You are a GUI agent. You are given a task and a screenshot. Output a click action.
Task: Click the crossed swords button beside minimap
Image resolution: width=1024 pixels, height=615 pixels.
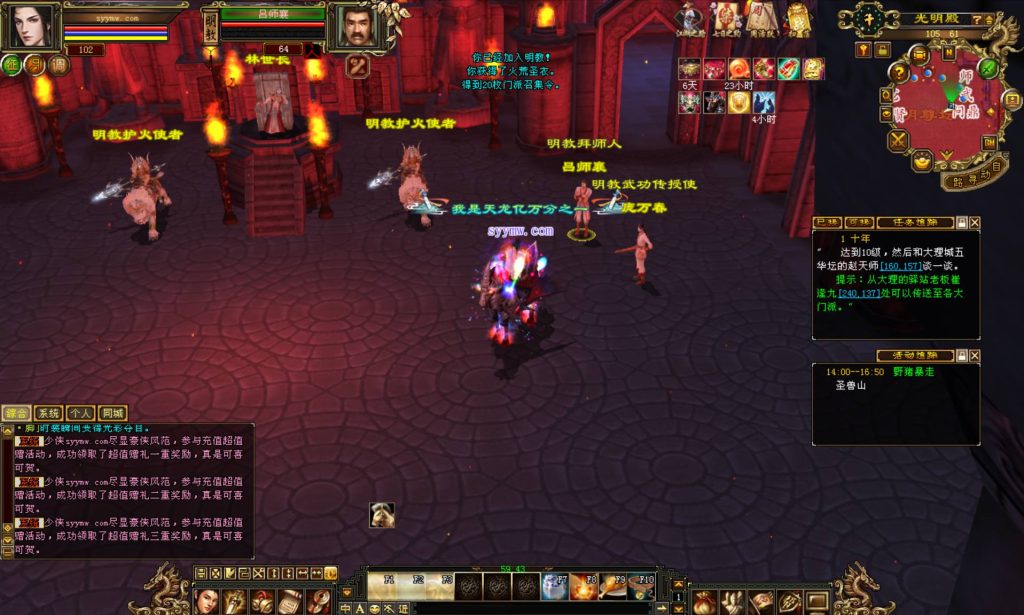896,140
